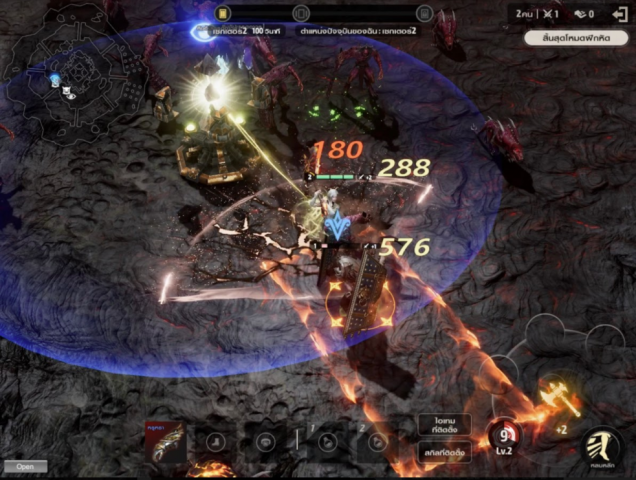Choose the lower skill lock button
This screenshot has width=636, height=480.
pos(445,450)
